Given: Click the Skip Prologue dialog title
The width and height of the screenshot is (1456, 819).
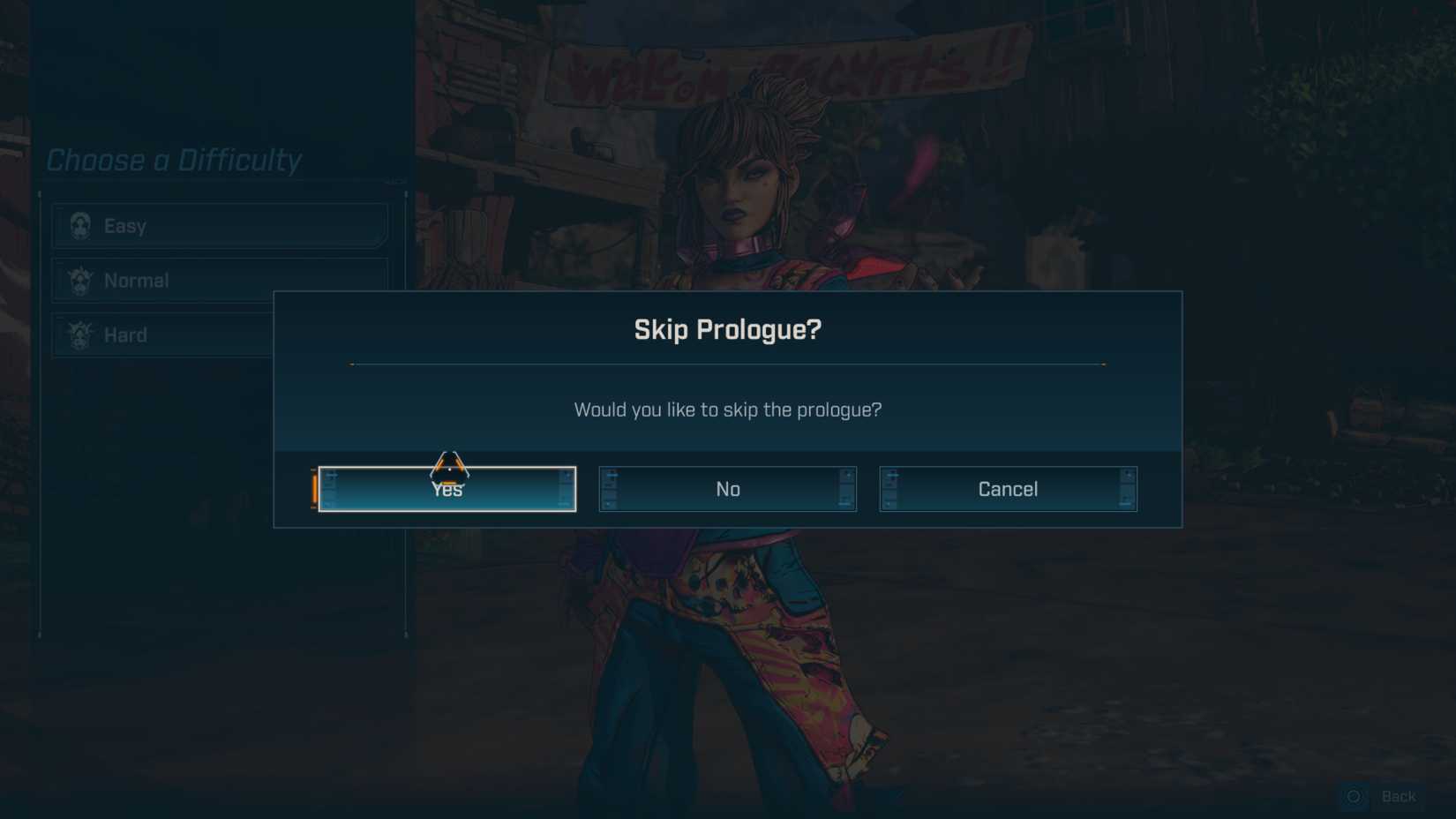Looking at the screenshot, I should coord(726,328).
